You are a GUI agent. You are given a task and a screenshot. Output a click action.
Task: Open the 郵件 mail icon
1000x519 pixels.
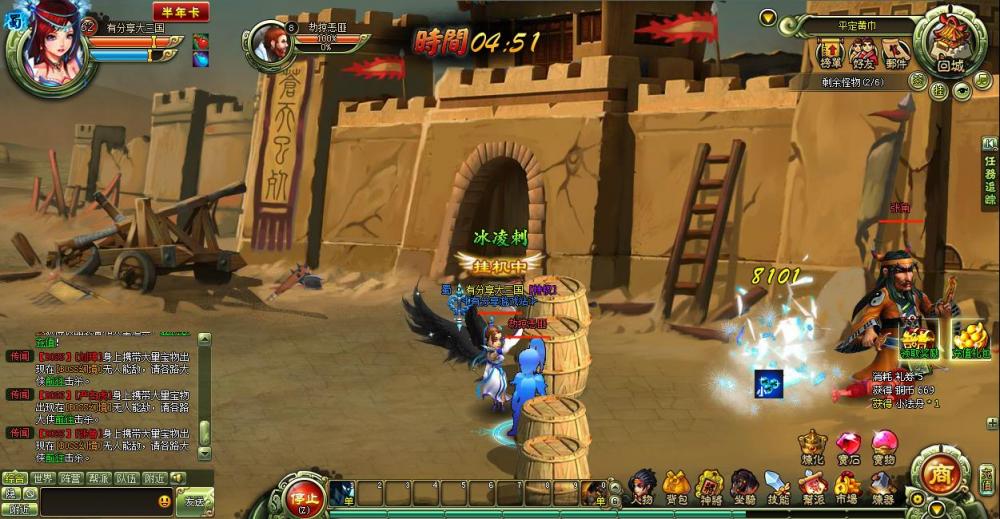coord(895,51)
